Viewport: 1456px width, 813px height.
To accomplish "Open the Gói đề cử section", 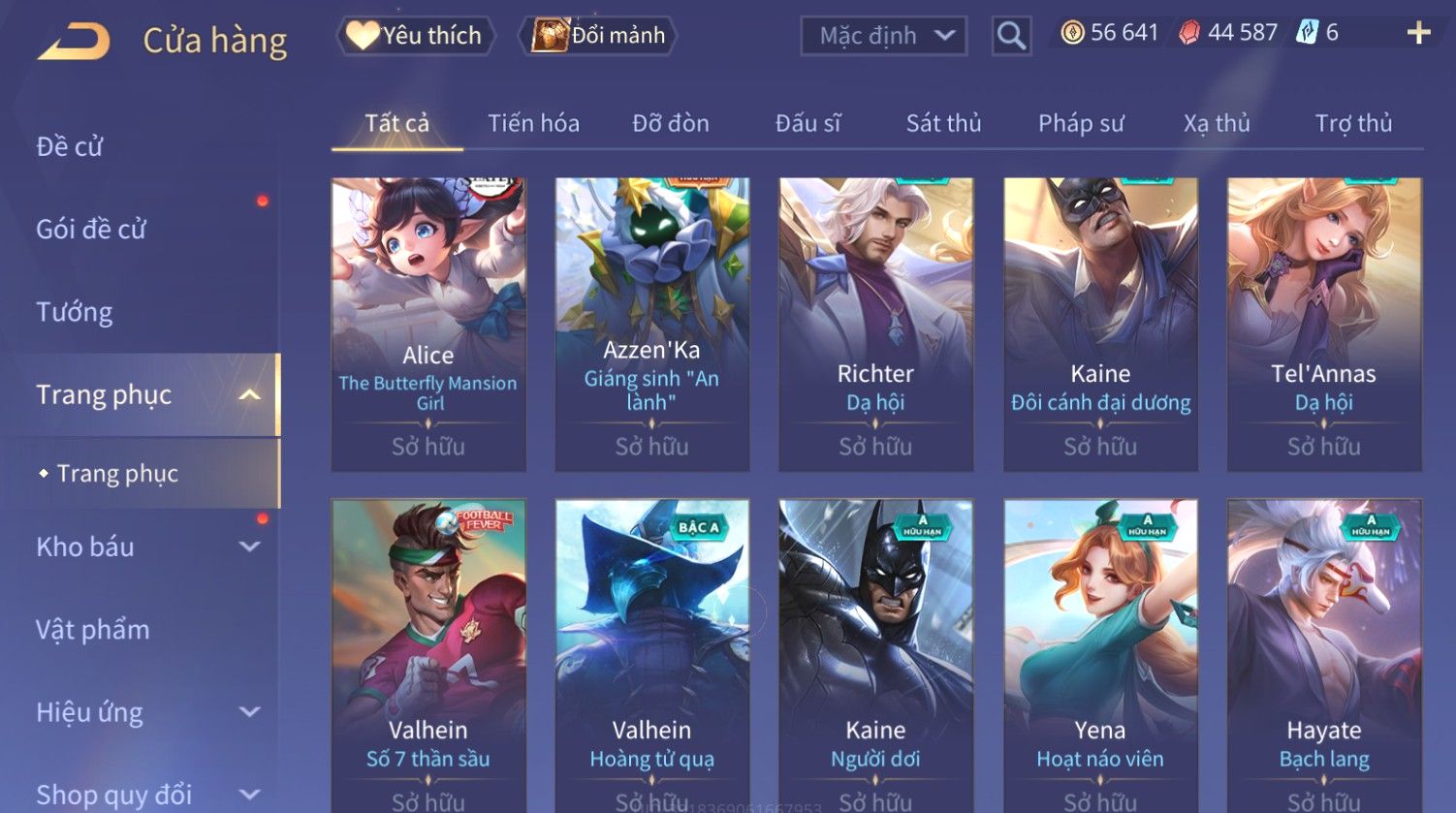I will 91,229.
